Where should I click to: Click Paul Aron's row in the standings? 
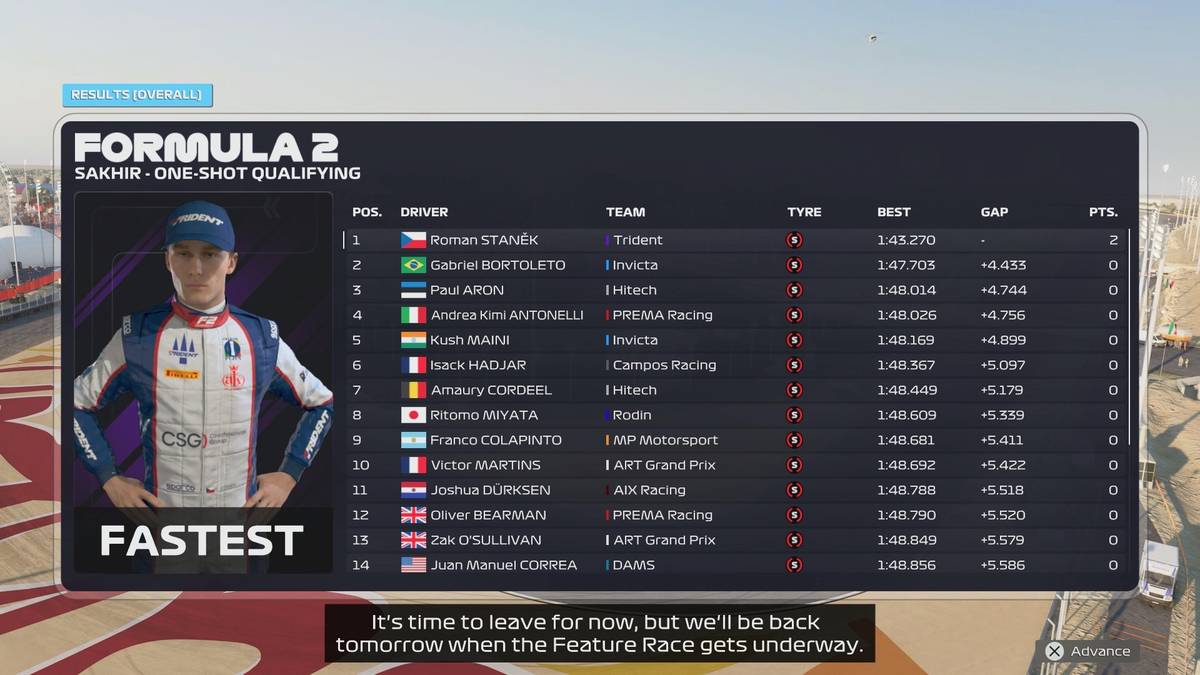point(735,290)
